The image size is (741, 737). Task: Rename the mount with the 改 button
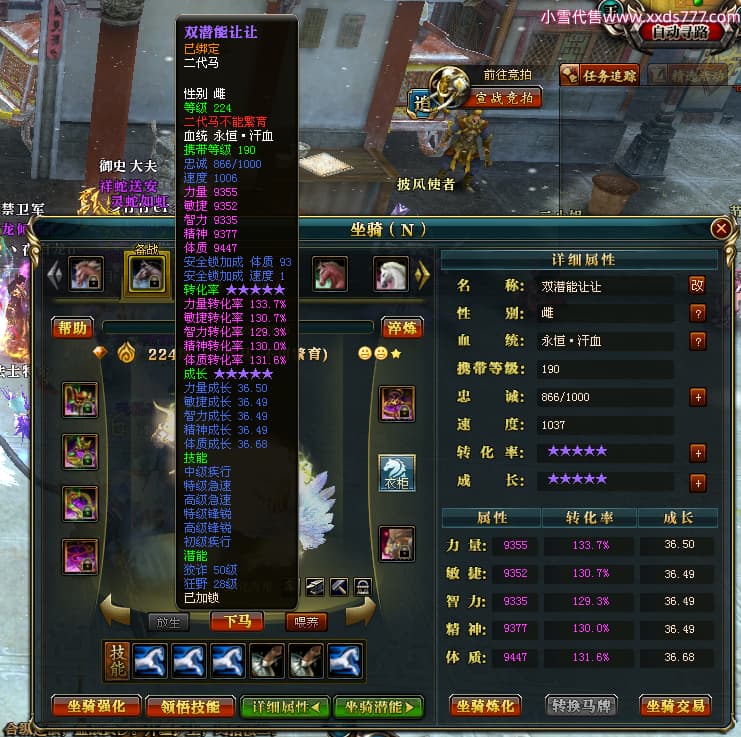coord(697,285)
